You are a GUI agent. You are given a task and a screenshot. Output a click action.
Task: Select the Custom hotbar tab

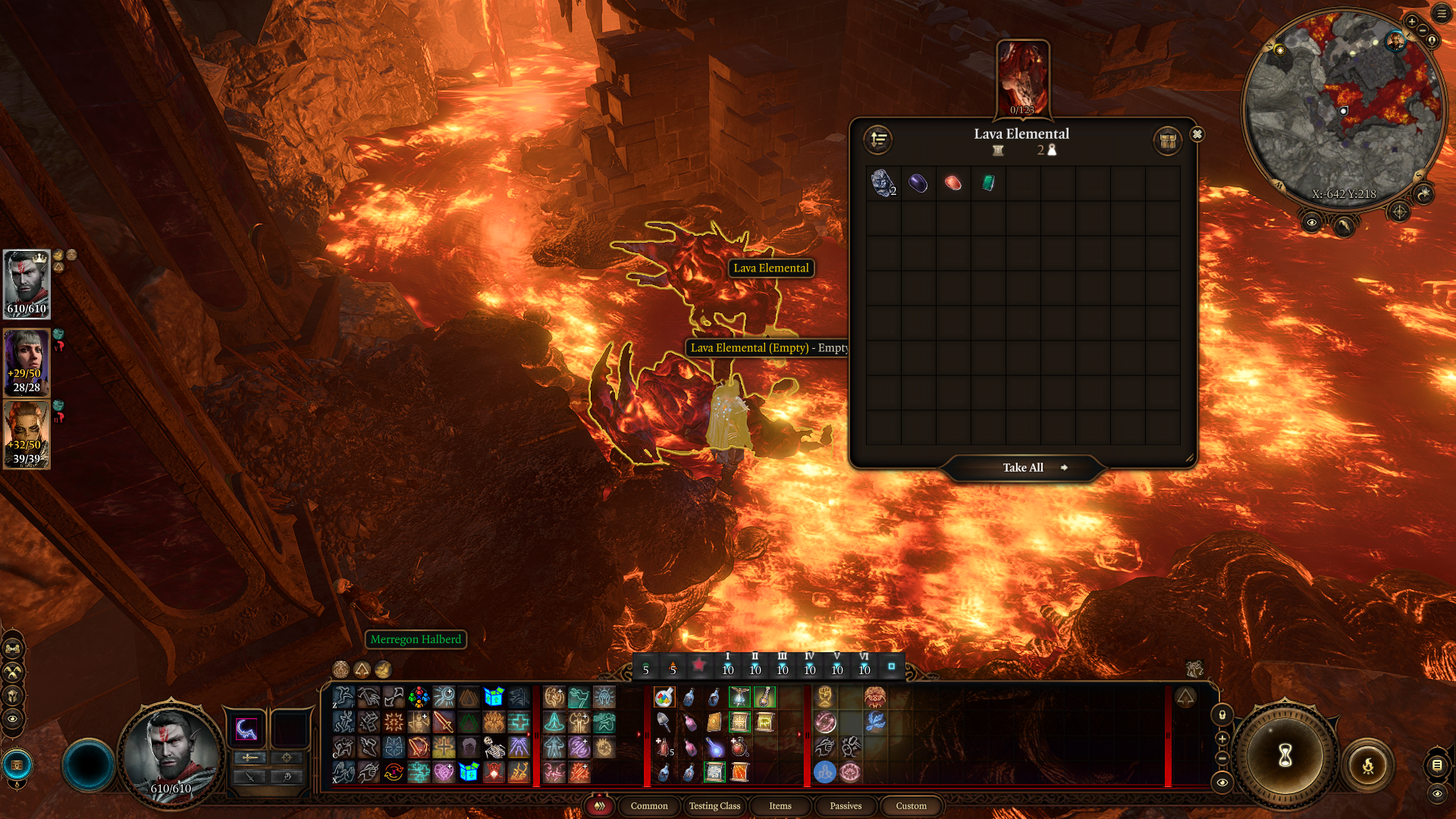pos(911,806)
